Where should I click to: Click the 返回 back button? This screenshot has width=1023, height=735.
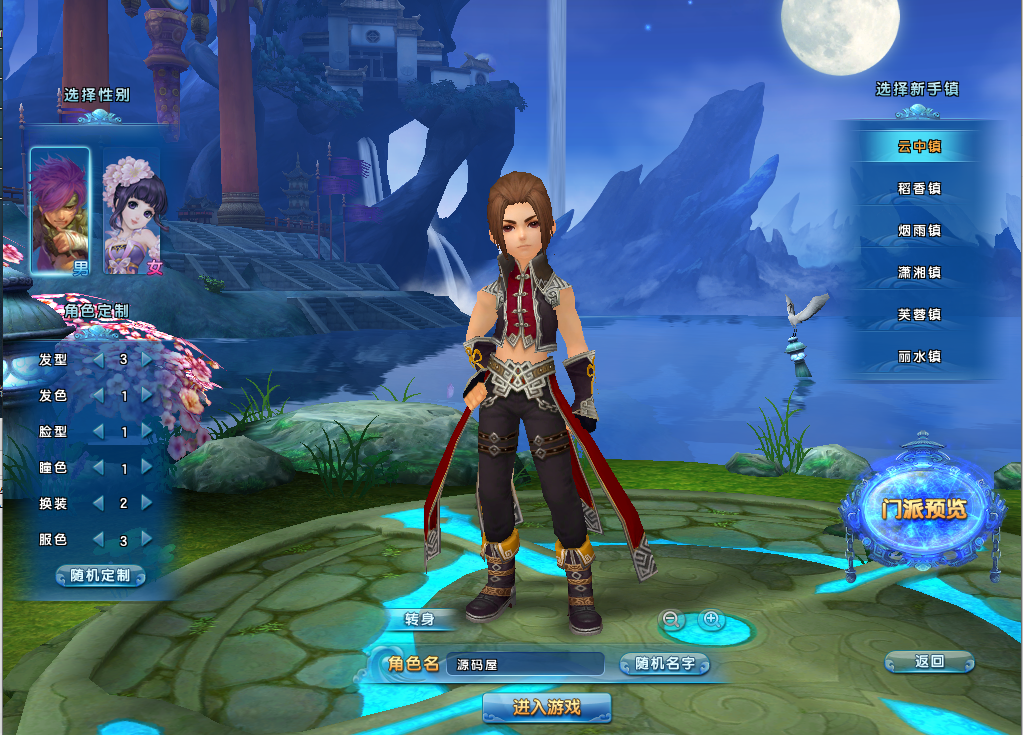coord(929,661)
